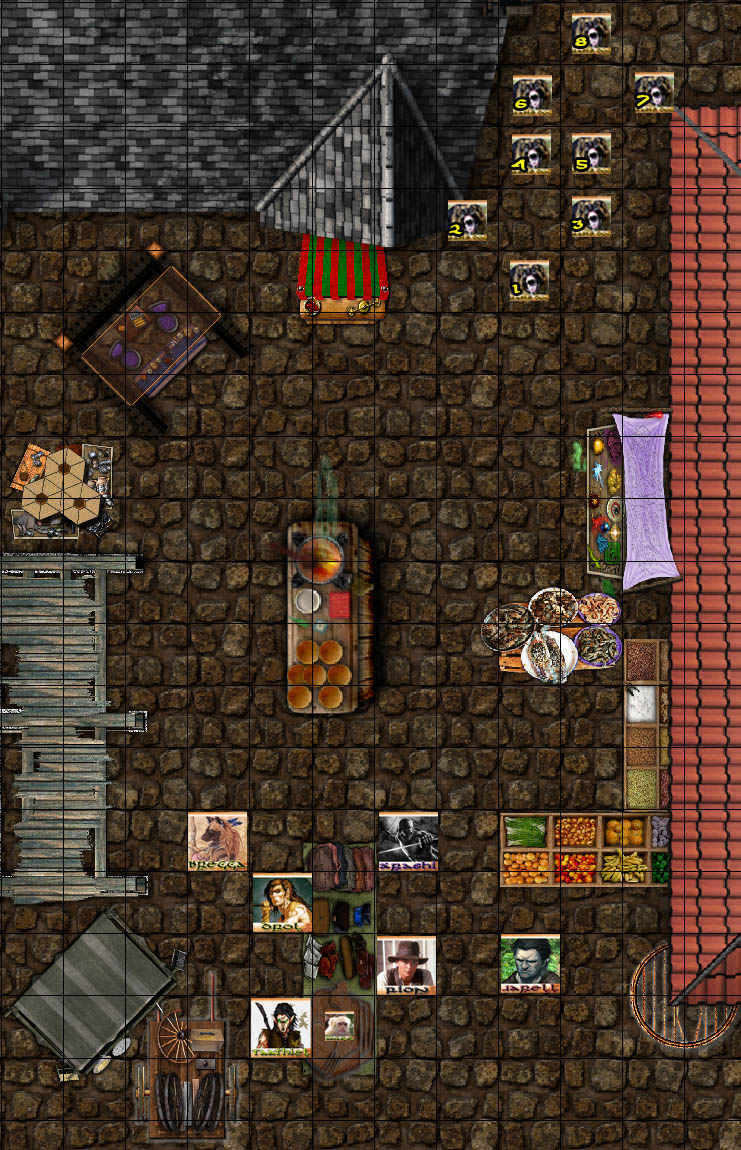Select the Jadell character token
Viewport: 741px width, 1150px height.
(530, 964)
